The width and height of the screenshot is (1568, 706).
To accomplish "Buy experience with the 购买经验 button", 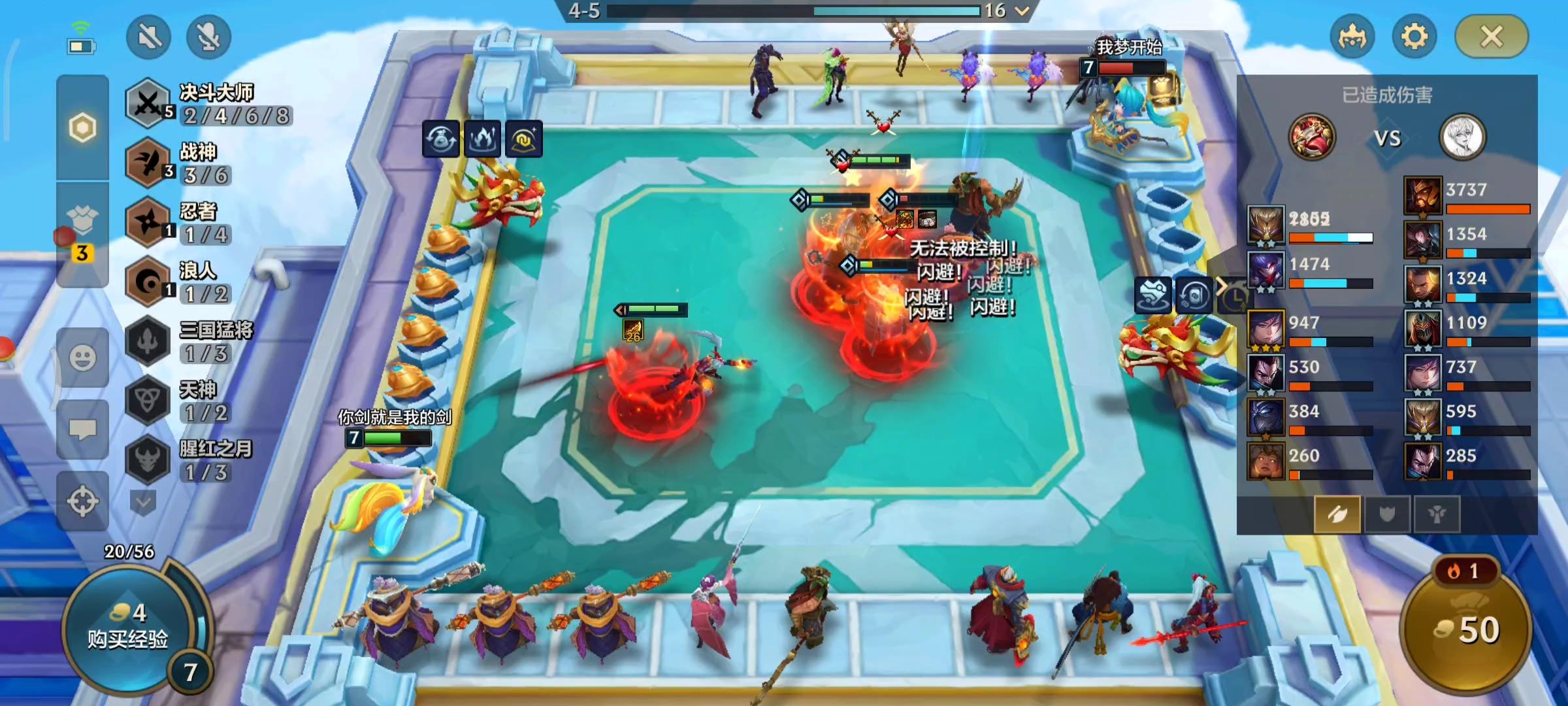I will (128, 629).
